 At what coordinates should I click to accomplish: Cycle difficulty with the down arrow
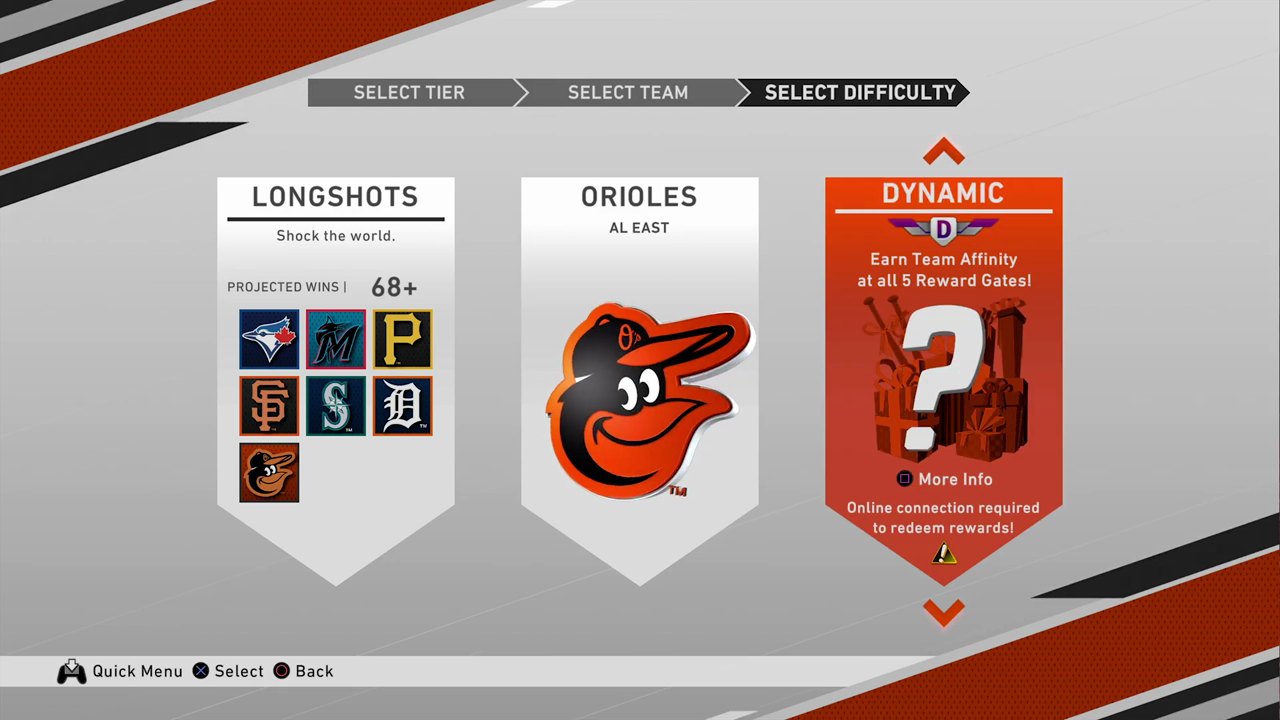pos(943,611)
